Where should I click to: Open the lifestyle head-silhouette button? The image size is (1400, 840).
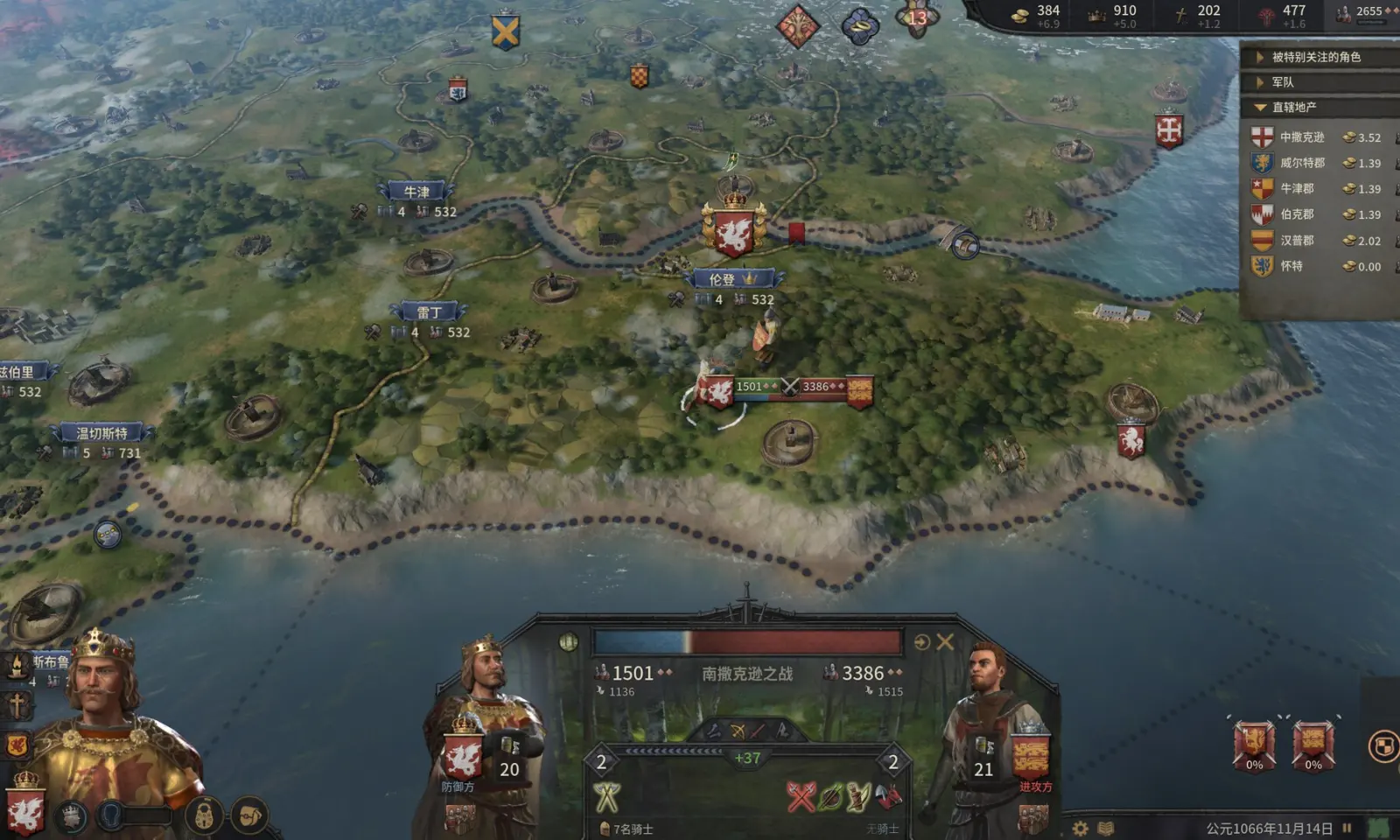coord(109,815)
